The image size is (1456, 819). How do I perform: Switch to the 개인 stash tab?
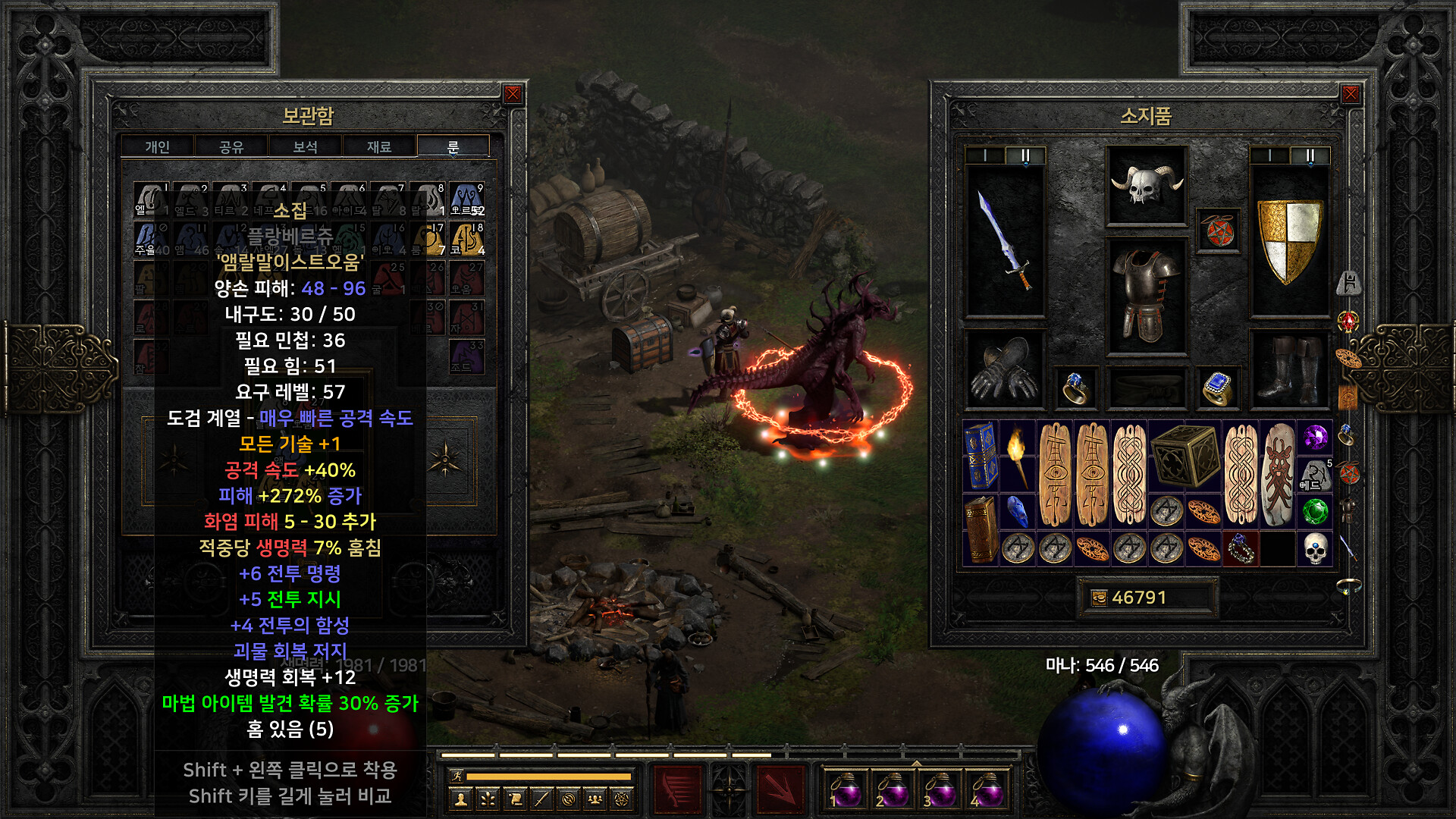pos(158,146)
